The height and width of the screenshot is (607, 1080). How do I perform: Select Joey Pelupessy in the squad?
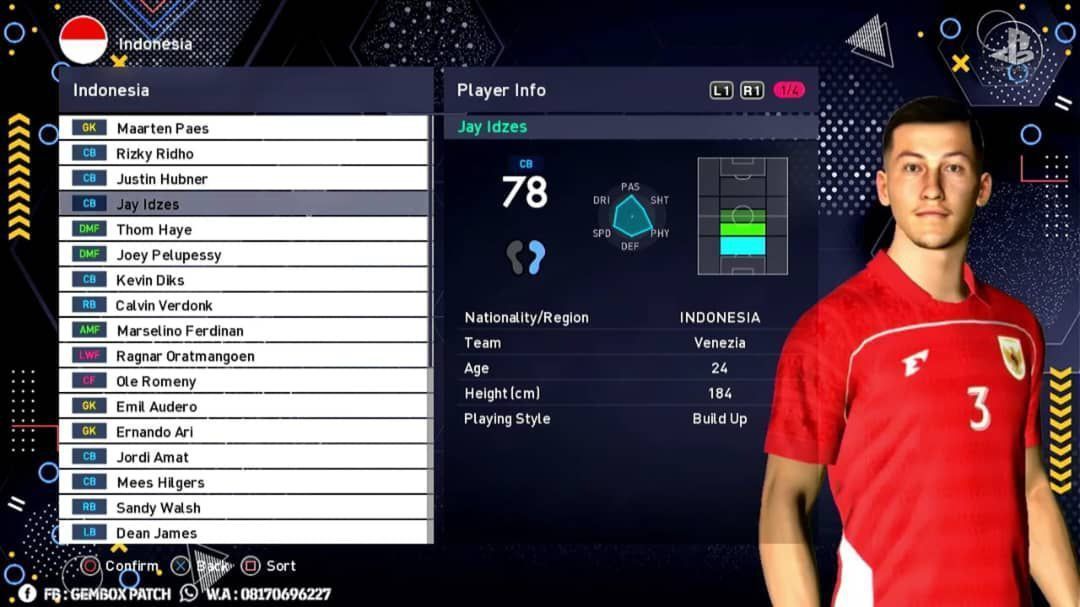click(243, 255)
